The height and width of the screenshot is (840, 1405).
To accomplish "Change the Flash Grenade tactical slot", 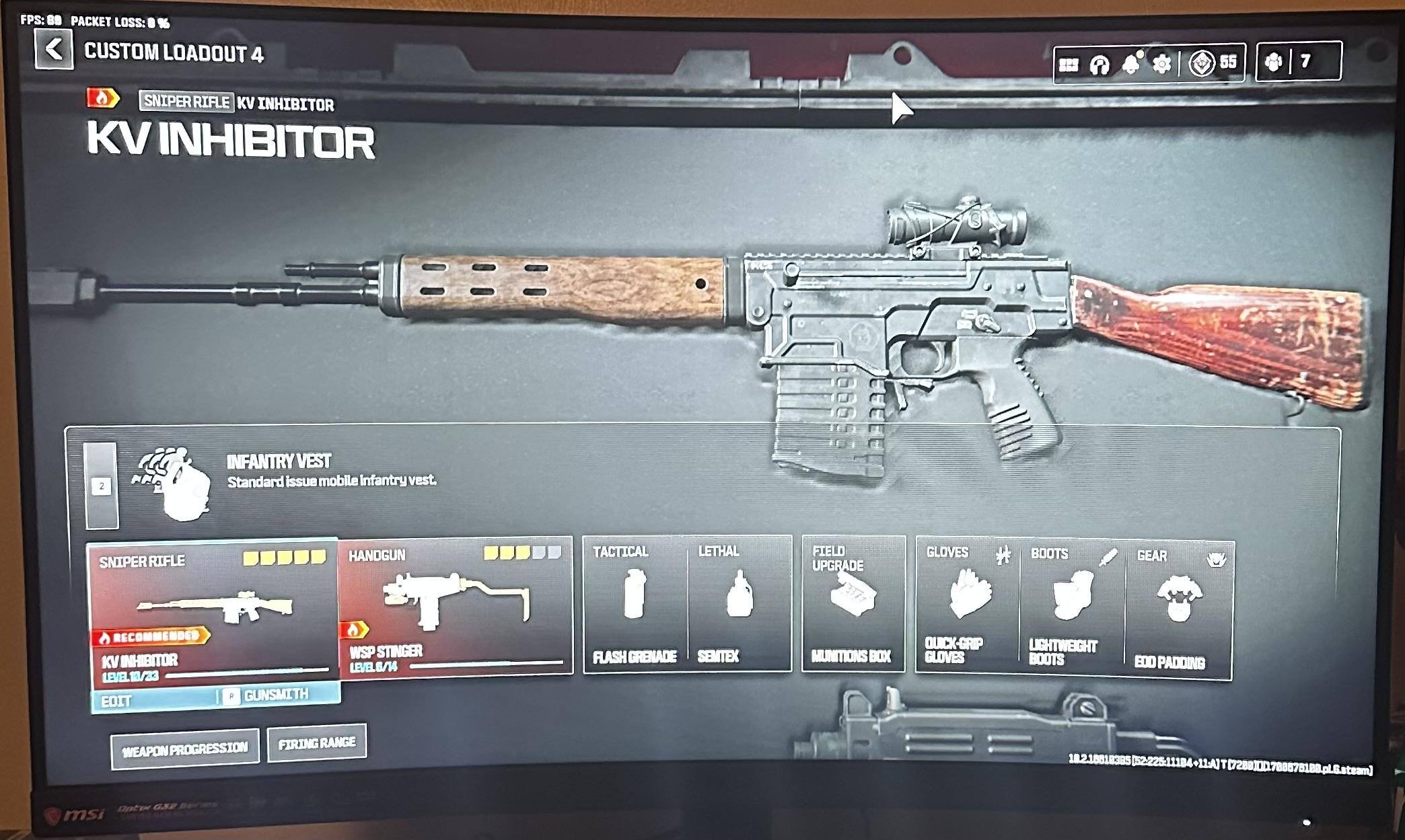I will (634, 604).
